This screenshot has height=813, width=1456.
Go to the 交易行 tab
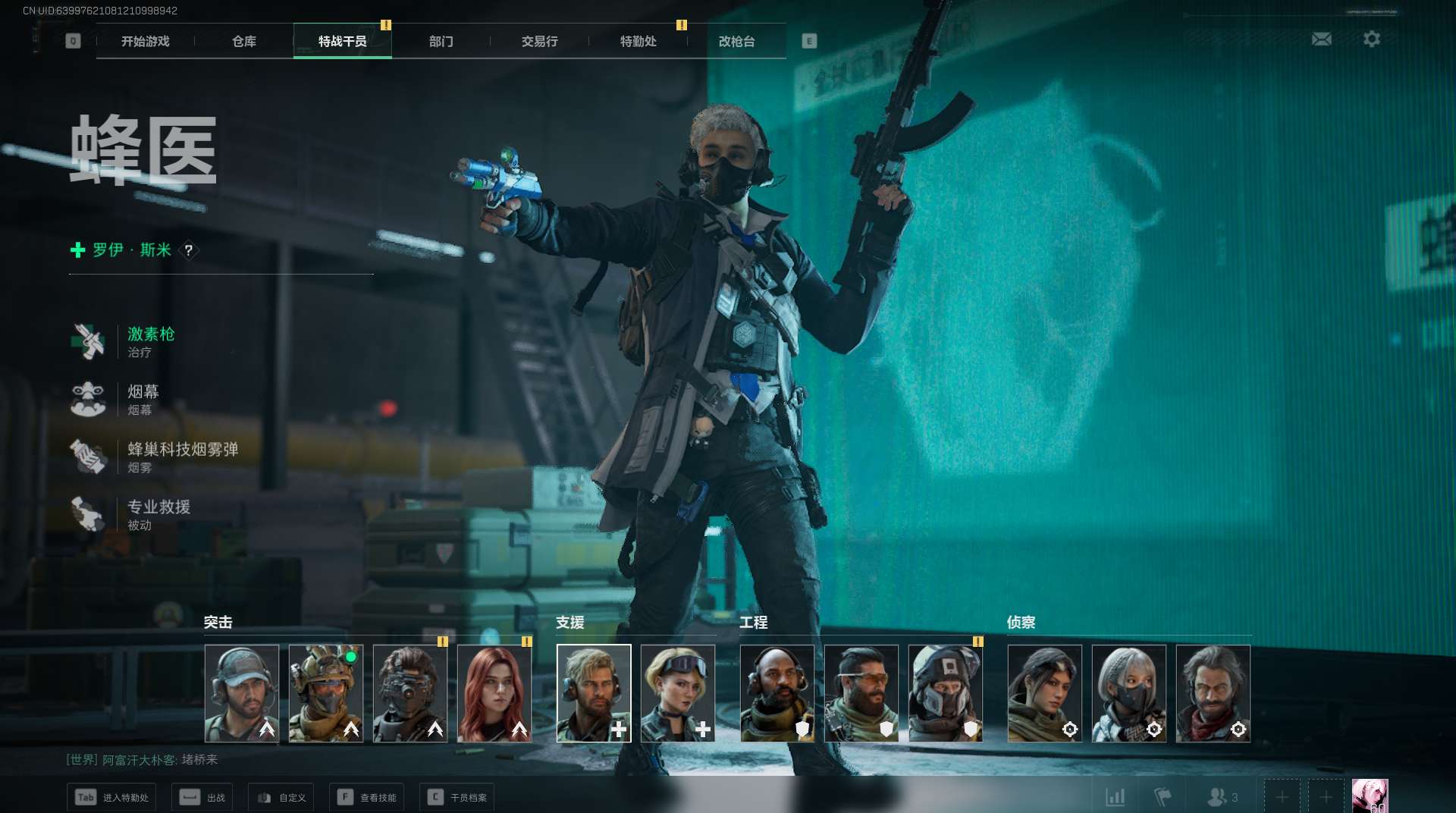(x=539, y=41)
